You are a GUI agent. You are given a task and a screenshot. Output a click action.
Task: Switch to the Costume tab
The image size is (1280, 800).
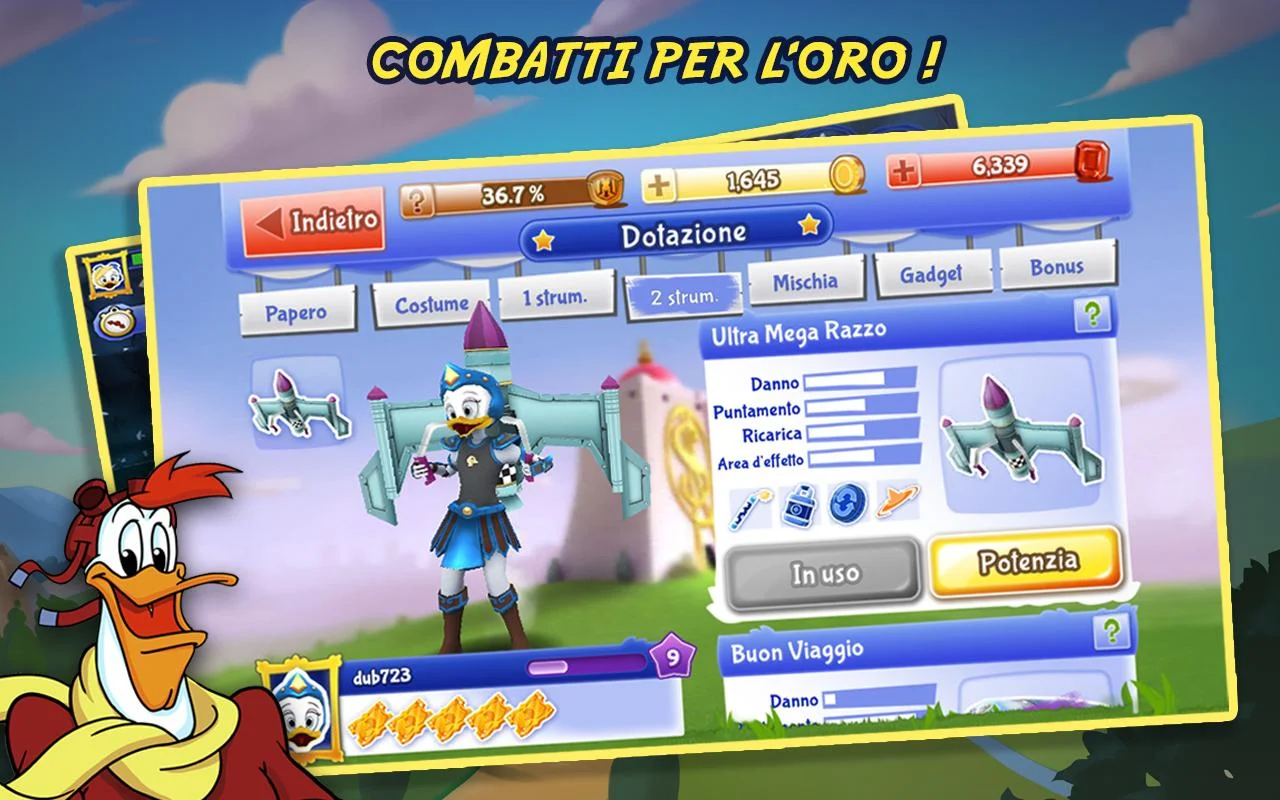(431, 302)
